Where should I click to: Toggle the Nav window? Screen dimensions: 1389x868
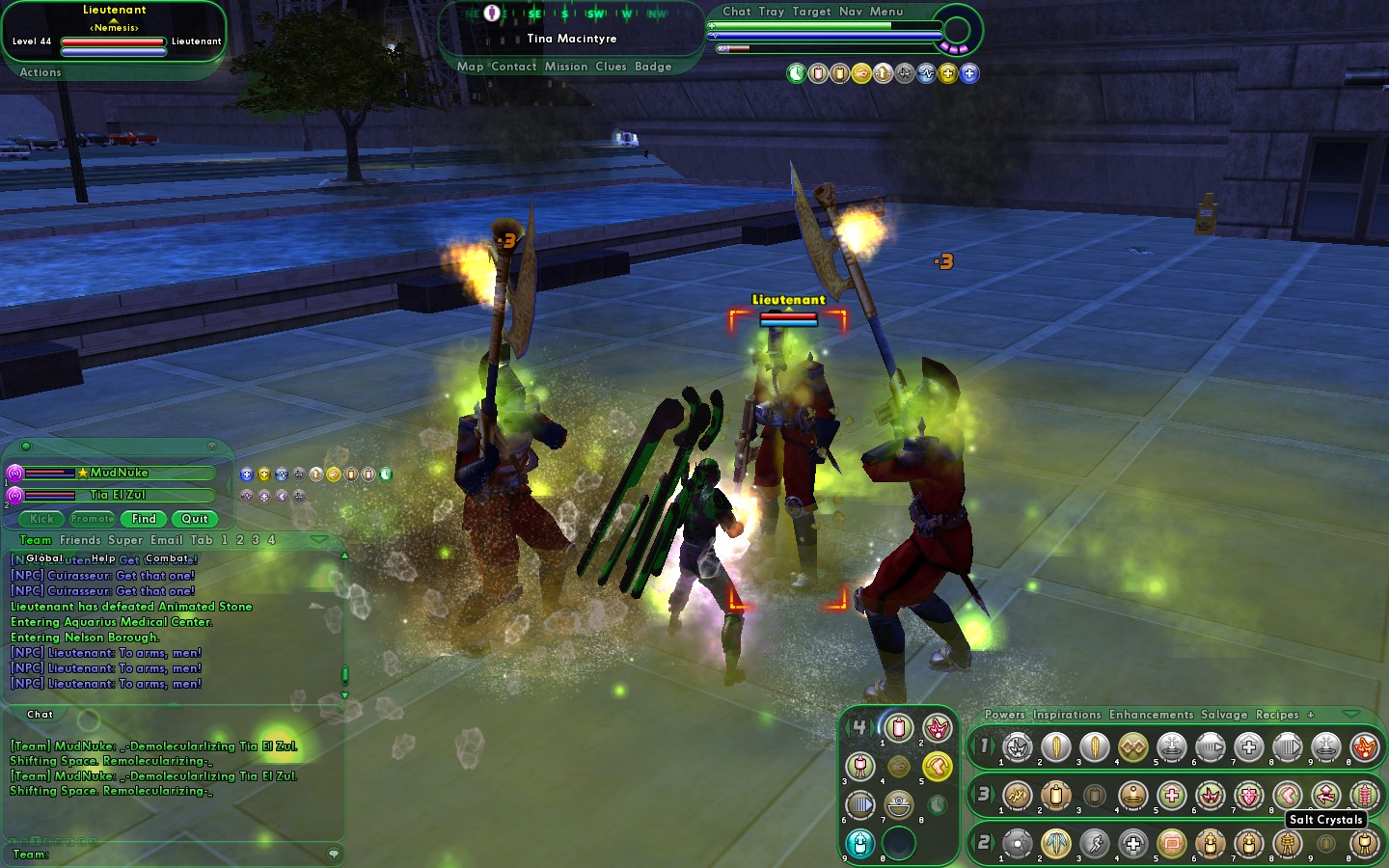pyautogui.click(x=850, y=12)
